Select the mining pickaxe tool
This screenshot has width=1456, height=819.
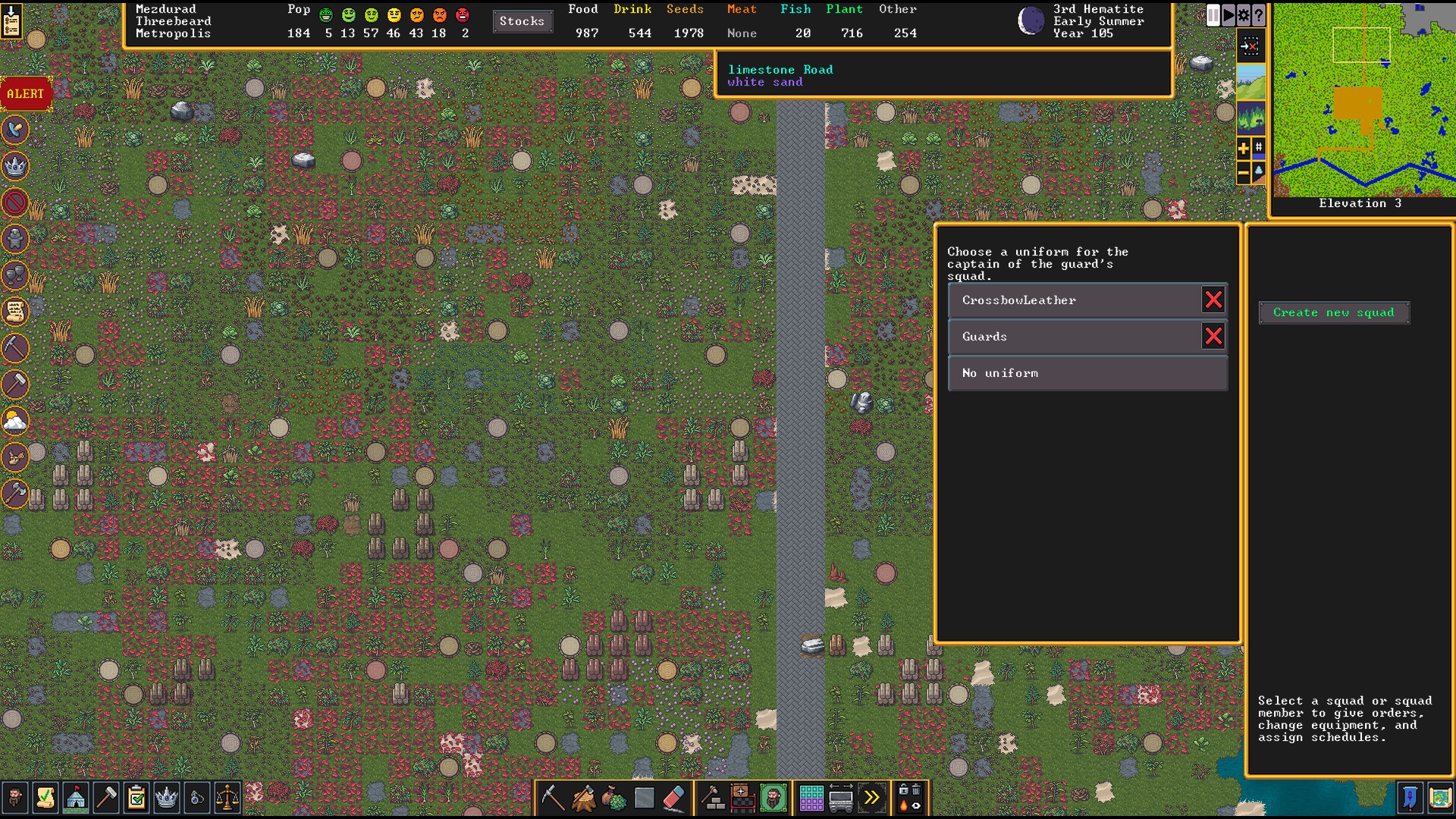coord(552,798)
